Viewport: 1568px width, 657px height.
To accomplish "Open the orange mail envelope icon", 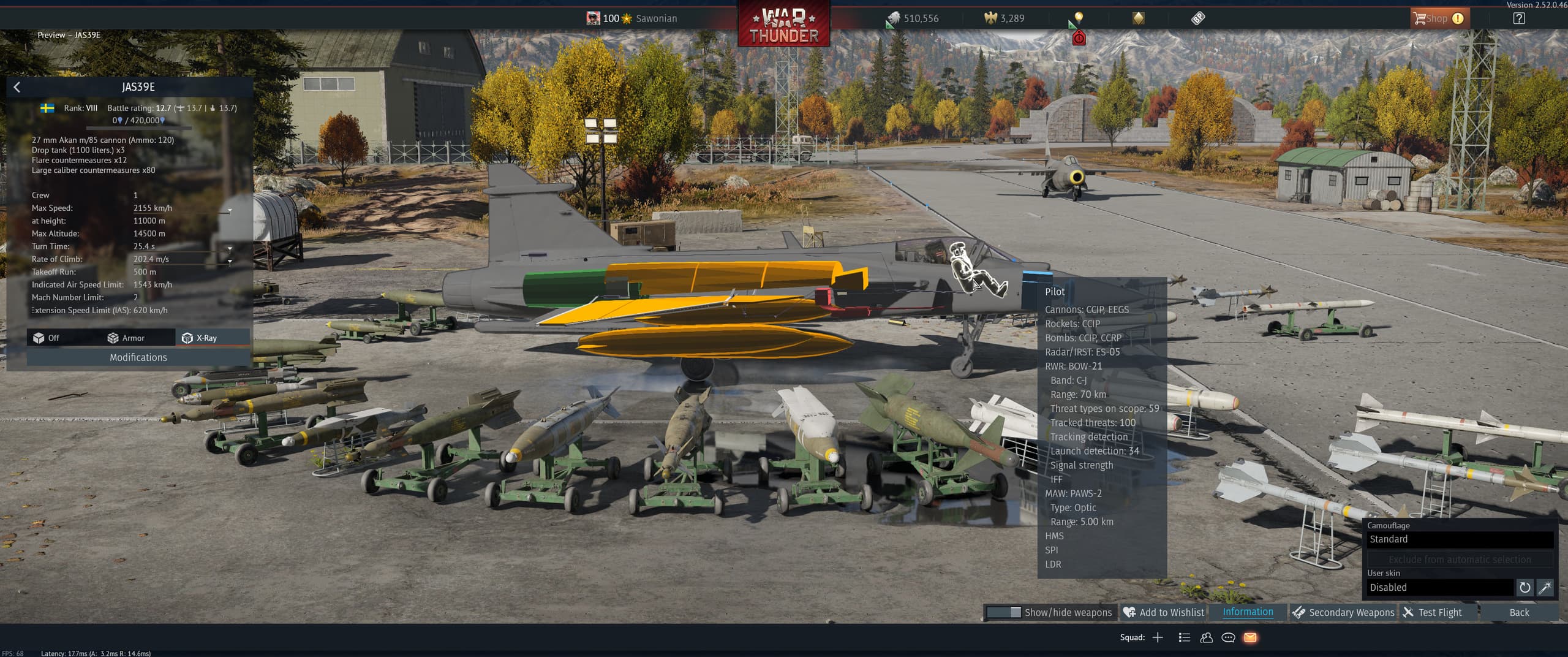I will [1250, 637].
